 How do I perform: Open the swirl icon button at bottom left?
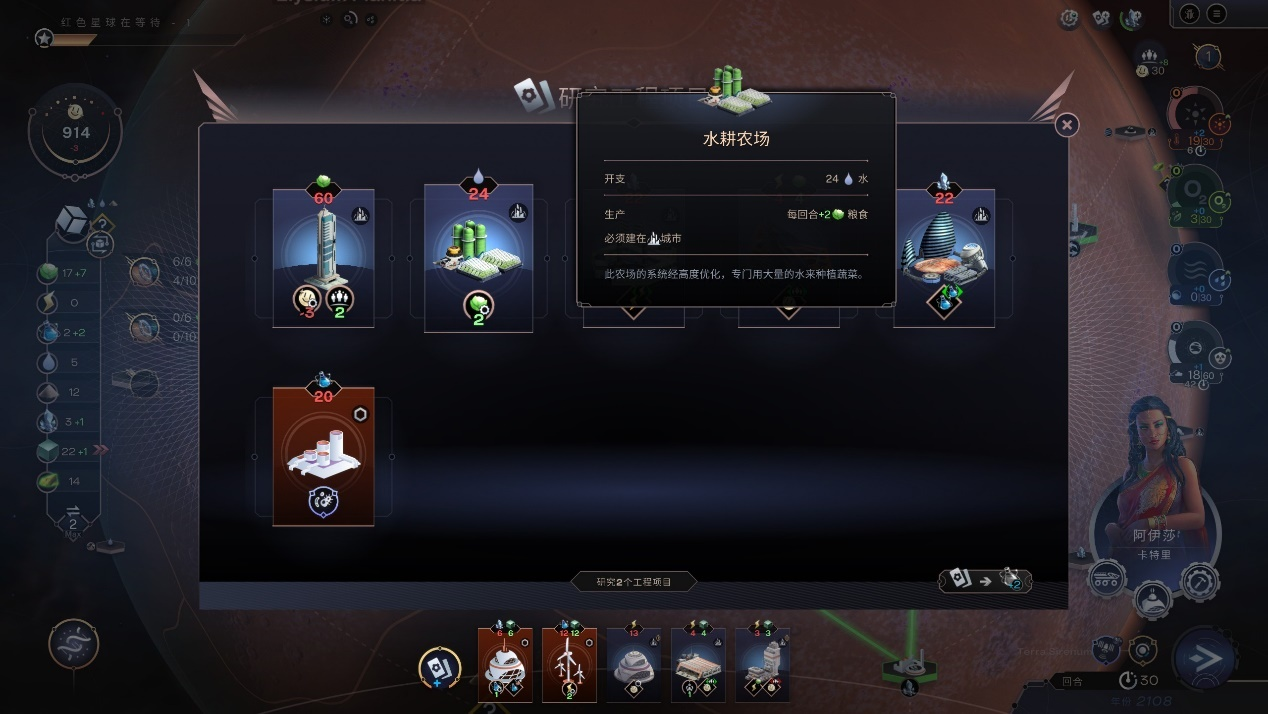pos(74,645)
